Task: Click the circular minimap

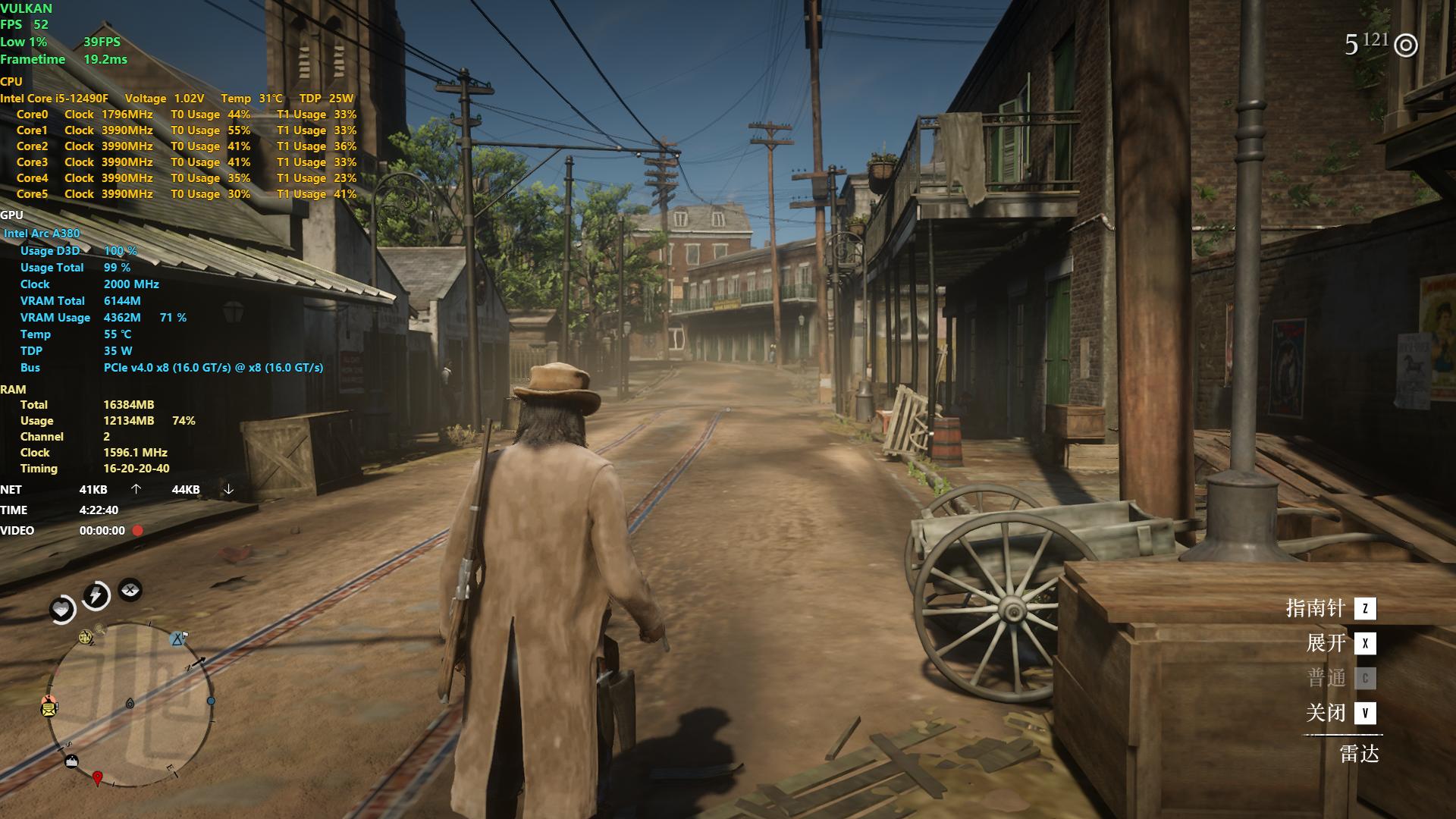Action: 130,705
